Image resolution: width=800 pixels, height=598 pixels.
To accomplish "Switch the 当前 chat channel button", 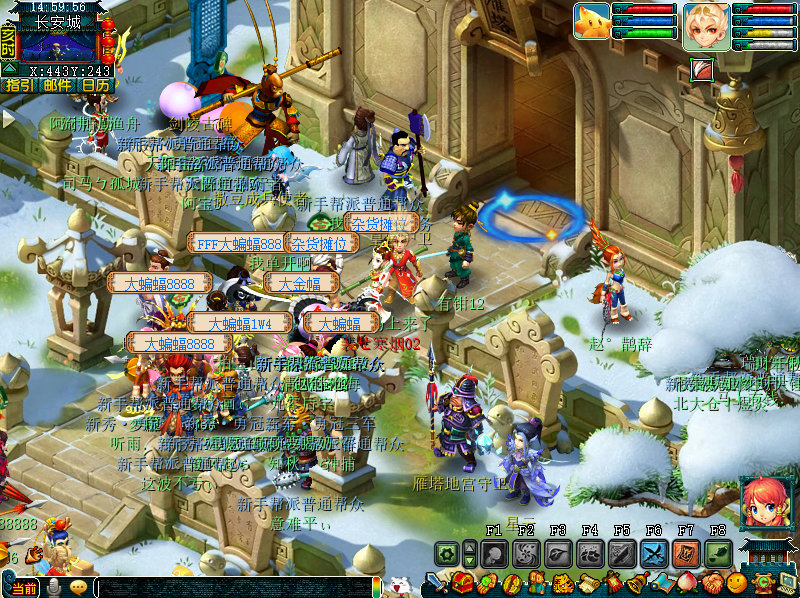I will 26,588.
